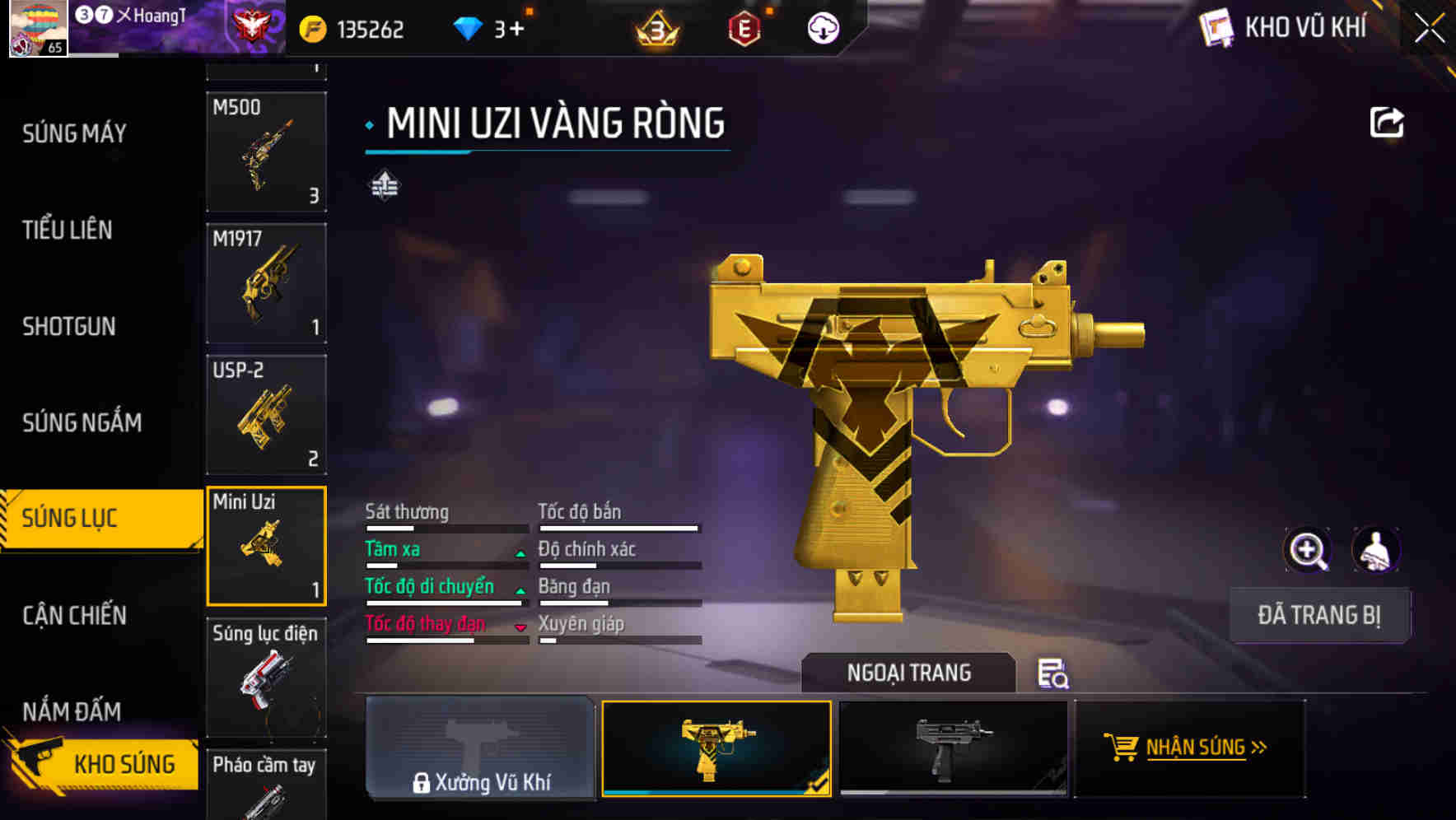Open the NGOẠI TRANG tab
Image resolution: width=1456 pixels, height=820 pixels.
point(908,673)
